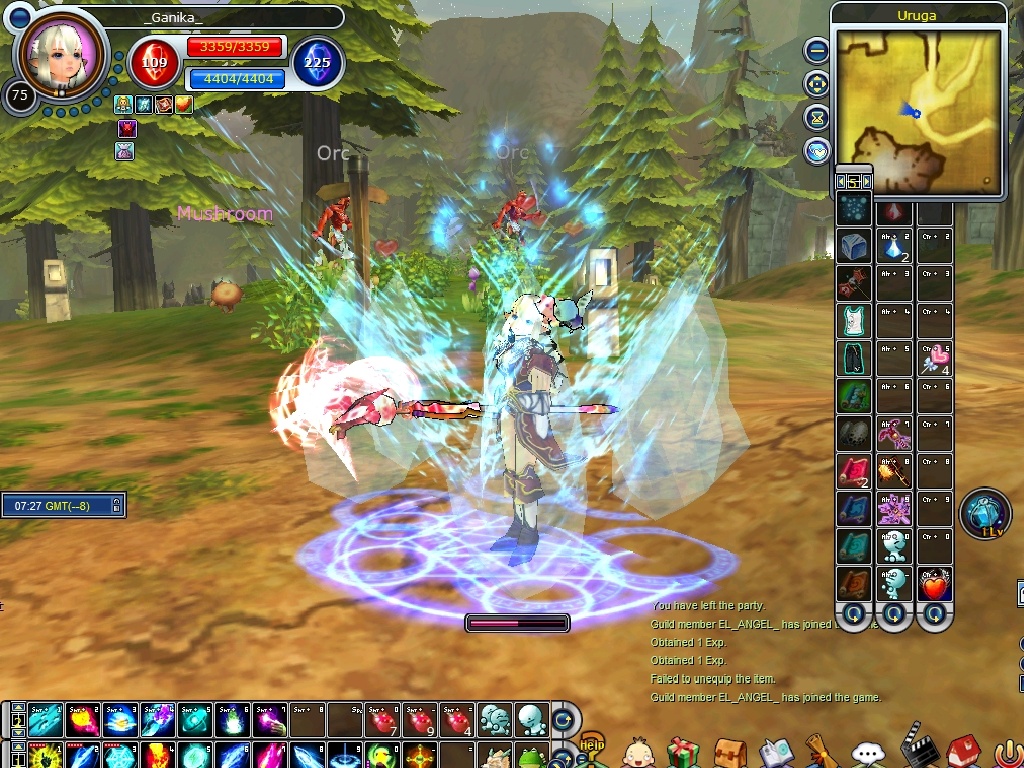Click the baby face menu icon
1024x768 pixels.
(x=638, y=752)
